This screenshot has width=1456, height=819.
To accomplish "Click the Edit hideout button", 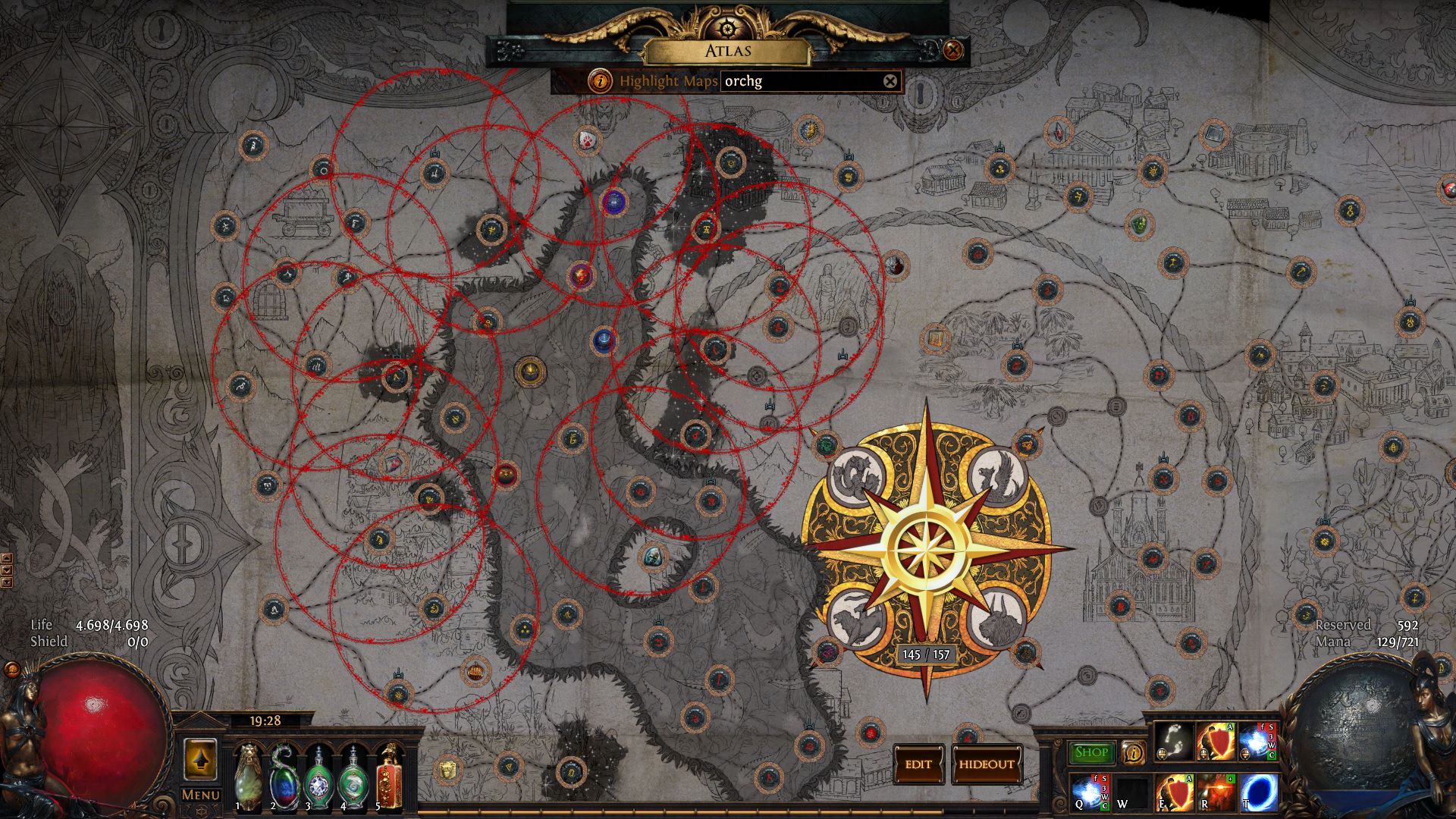I will tap(918, 764).
